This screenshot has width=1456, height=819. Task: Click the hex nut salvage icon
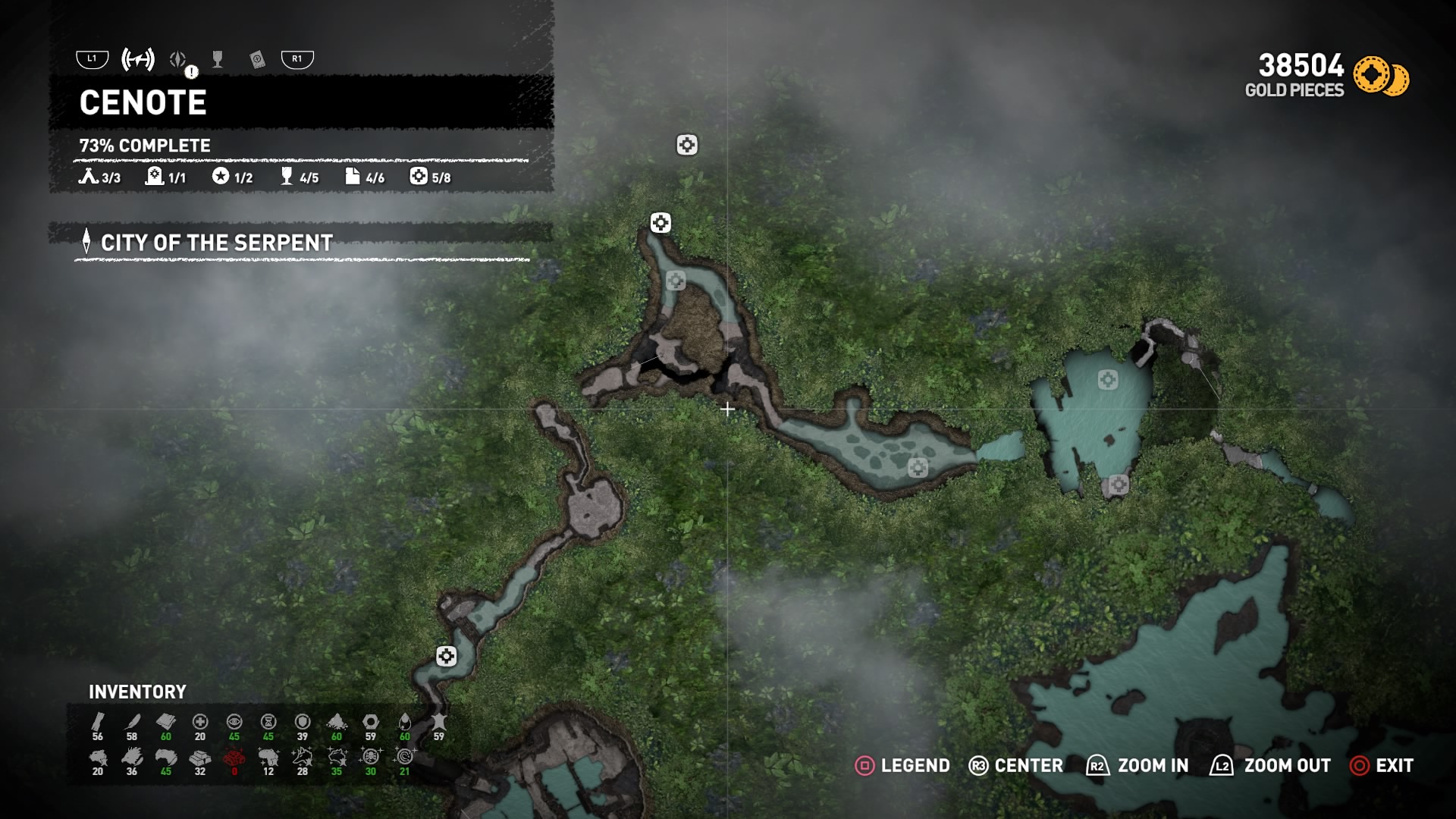pyautogui.click(x=371, y=722)
